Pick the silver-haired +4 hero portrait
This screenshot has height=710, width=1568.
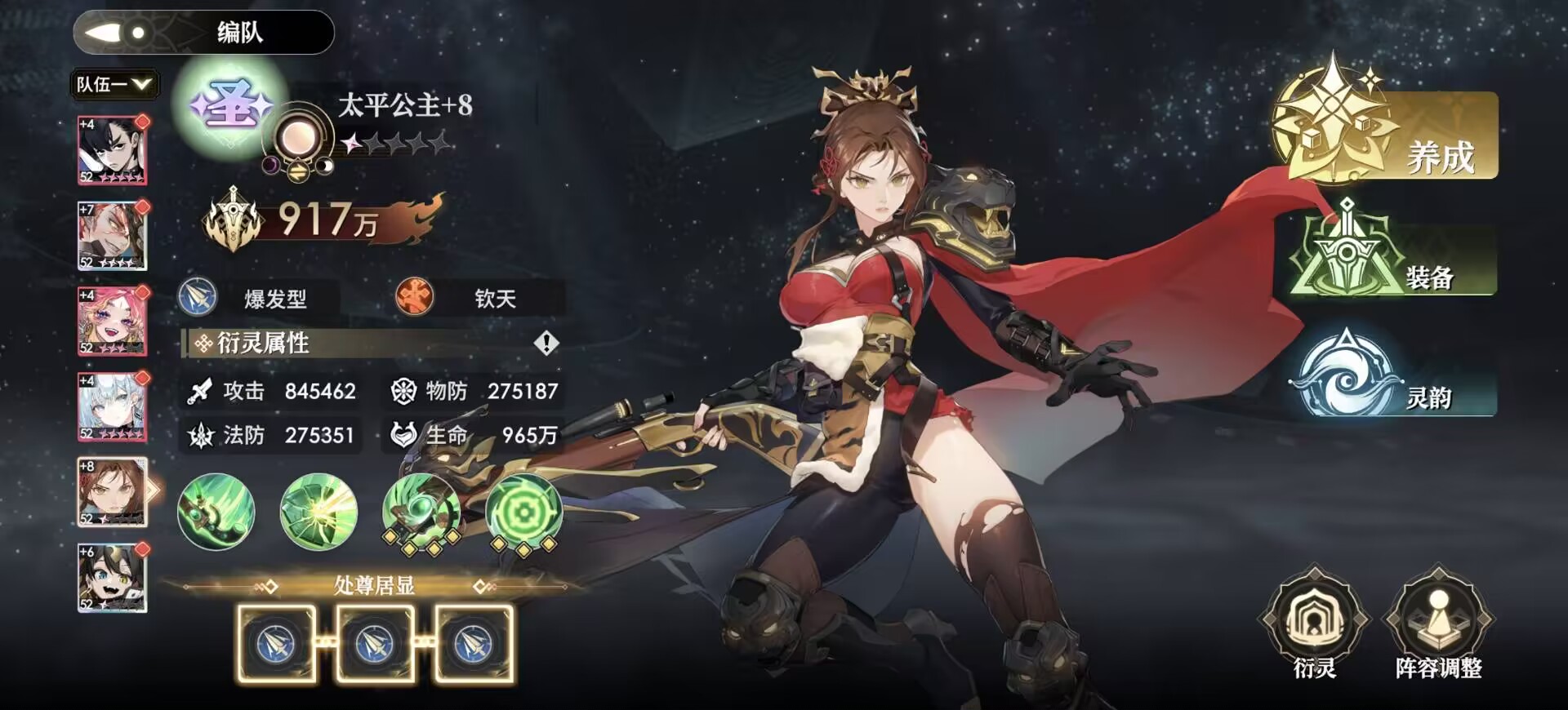pos(112,406)
